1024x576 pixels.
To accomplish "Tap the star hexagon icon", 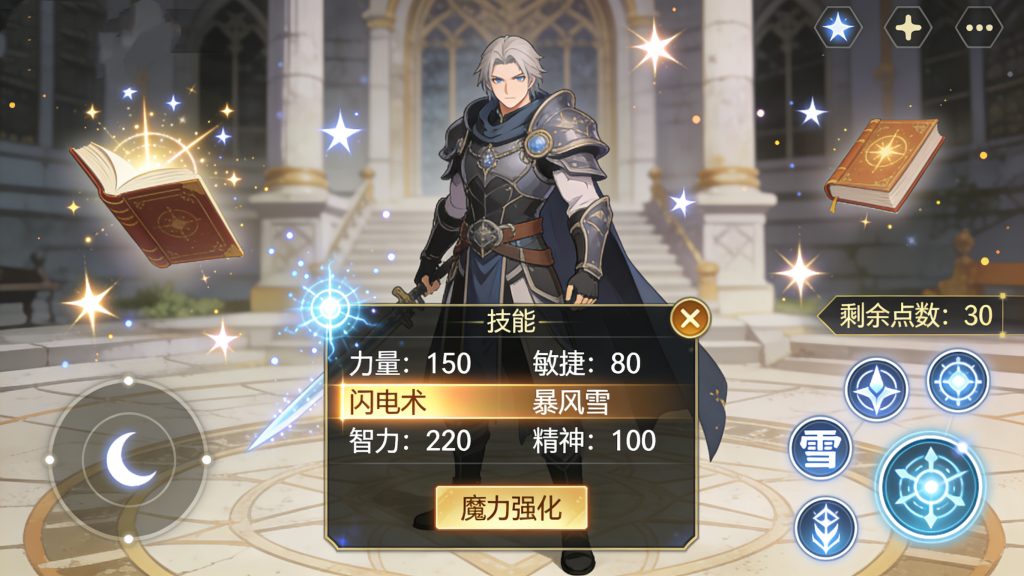I will coord(838,27).
